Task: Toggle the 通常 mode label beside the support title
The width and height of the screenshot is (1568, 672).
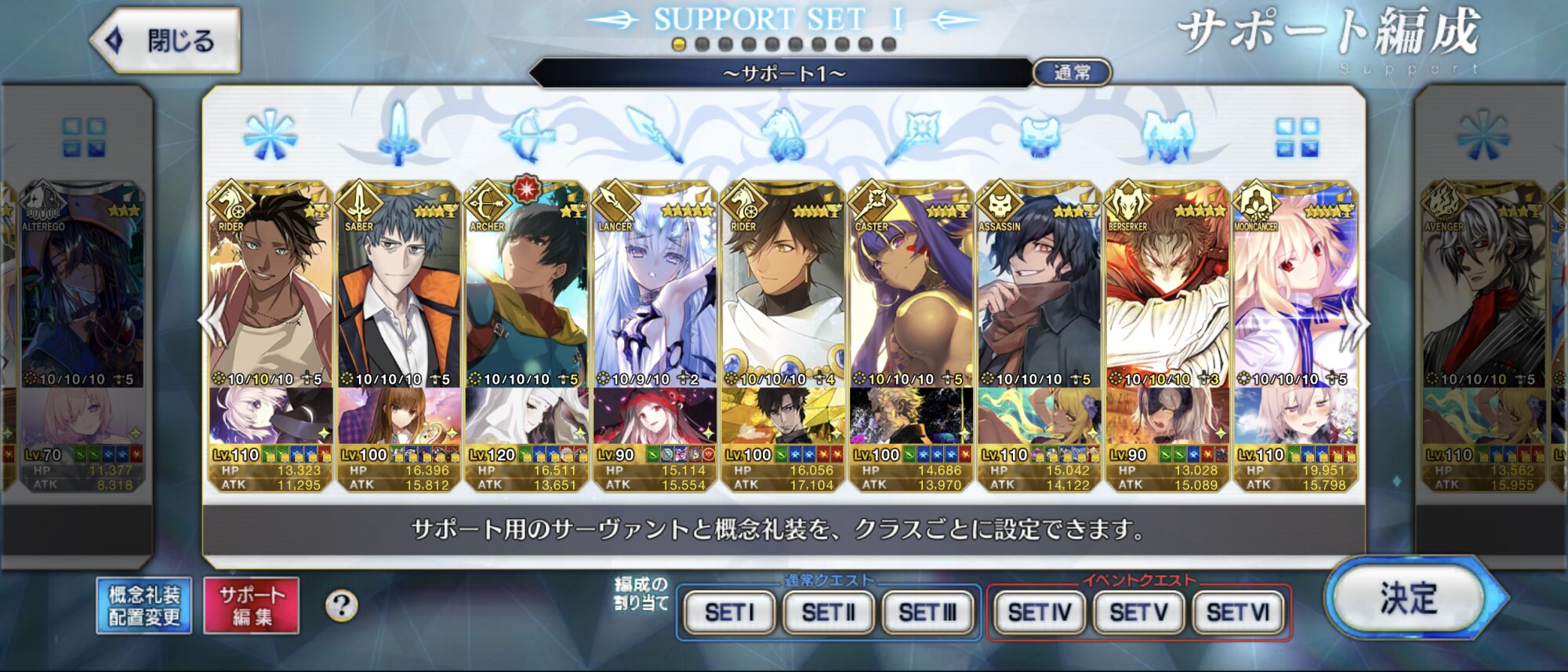Action: tap(1072, 73)
